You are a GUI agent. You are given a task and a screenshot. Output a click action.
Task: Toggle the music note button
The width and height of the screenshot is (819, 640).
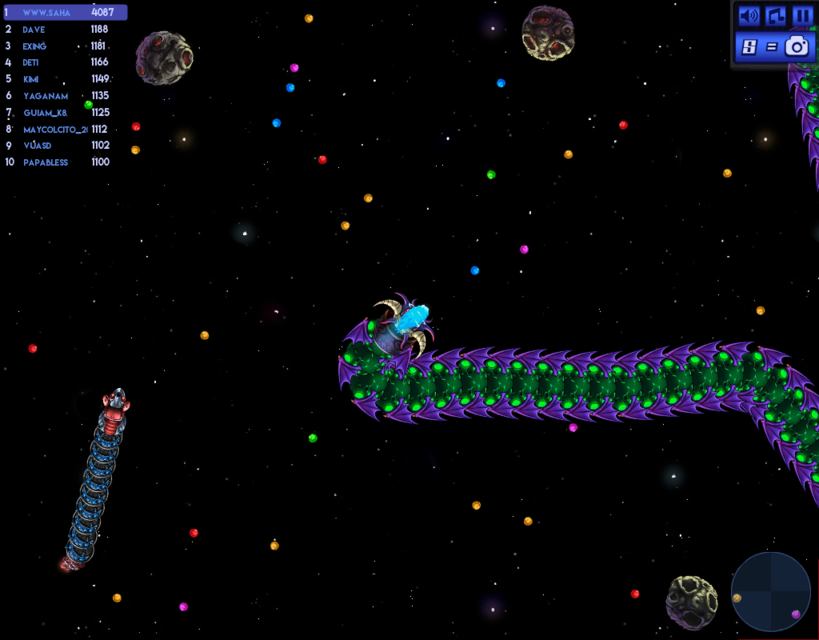pyautogui.click(x=775, y=16)
